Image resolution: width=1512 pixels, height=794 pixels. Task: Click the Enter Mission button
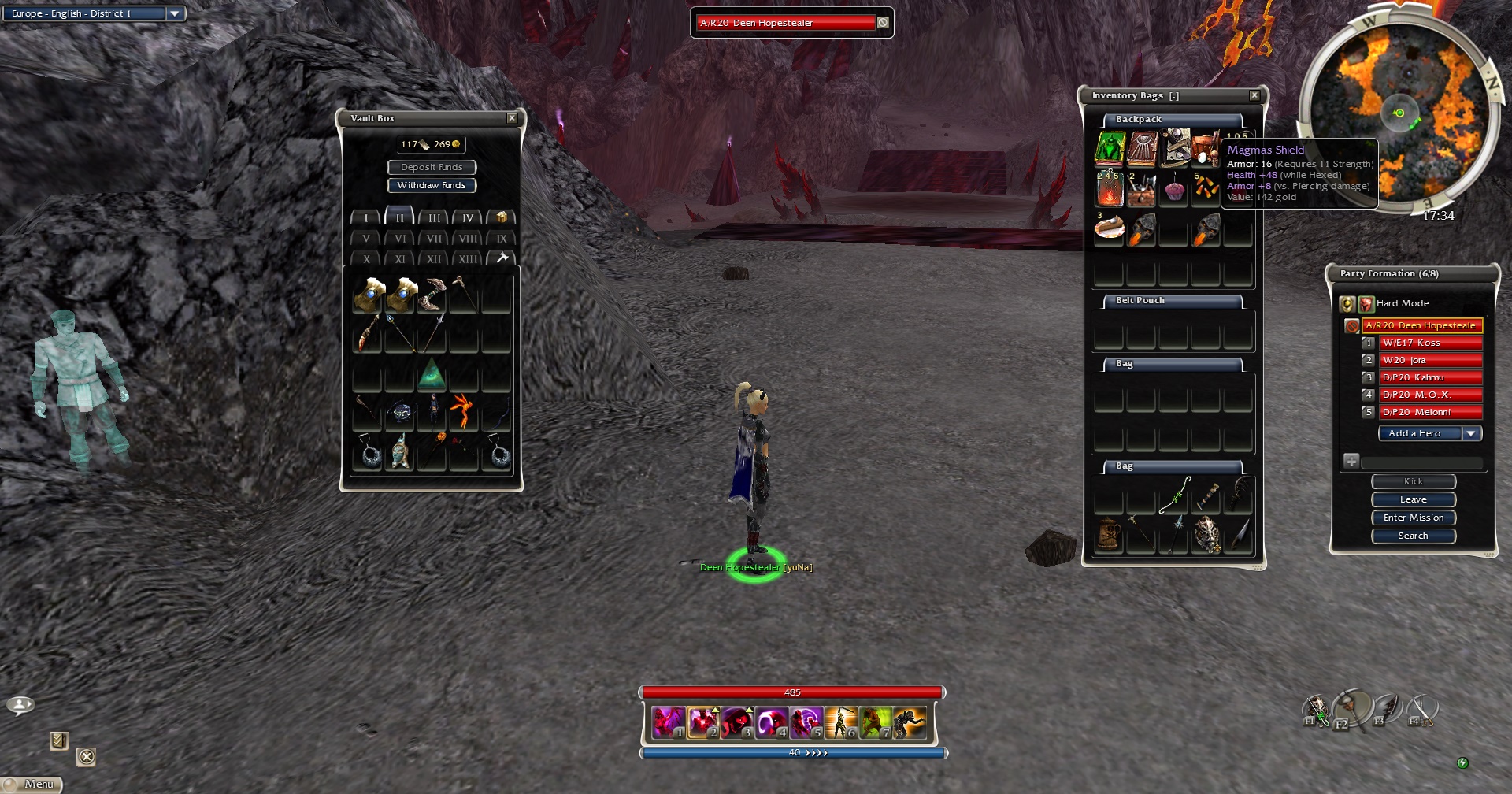[x=1414, y=518]
